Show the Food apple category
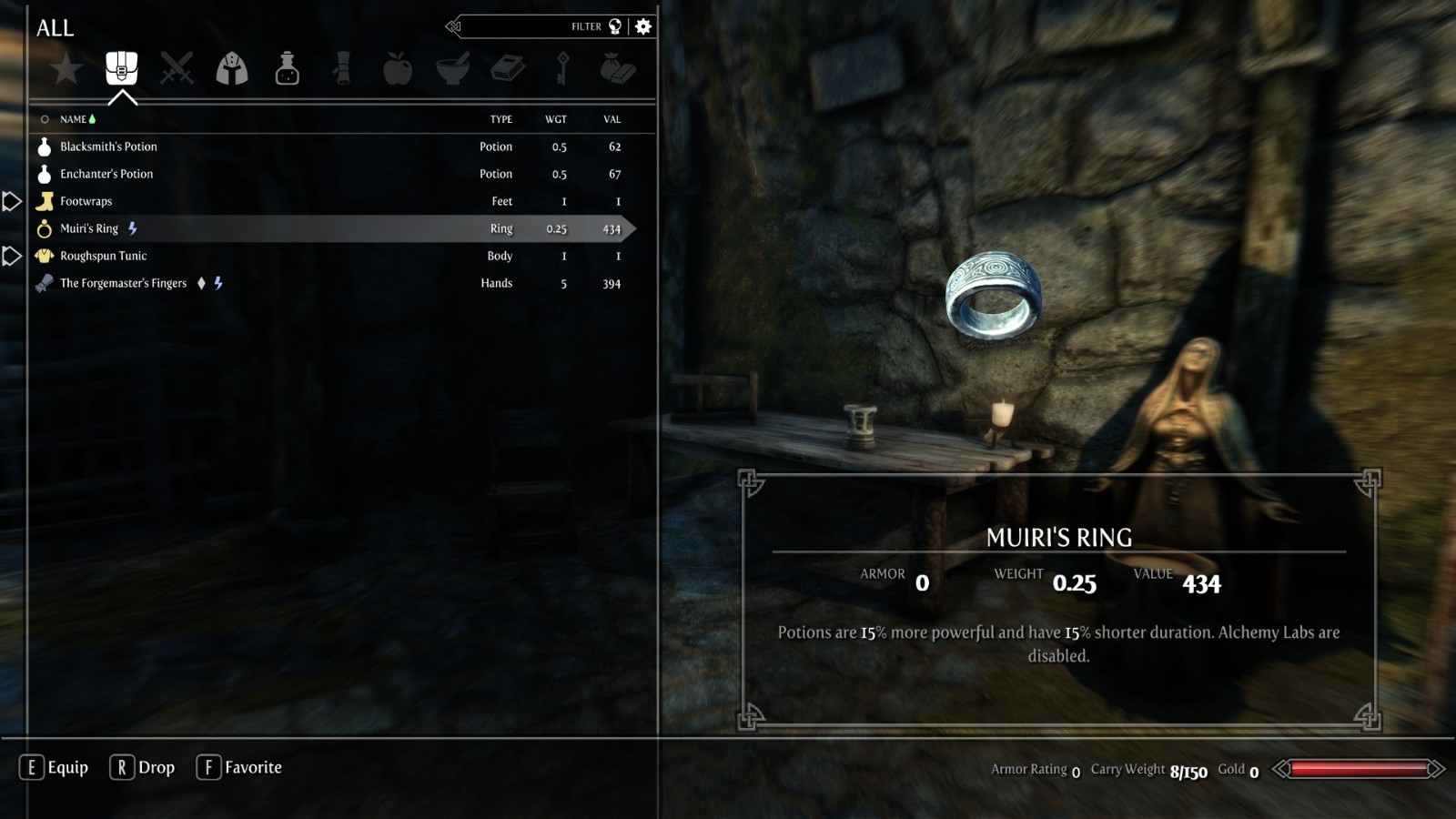This screenshot has width=1456, height=819. [x=398, y=69]
